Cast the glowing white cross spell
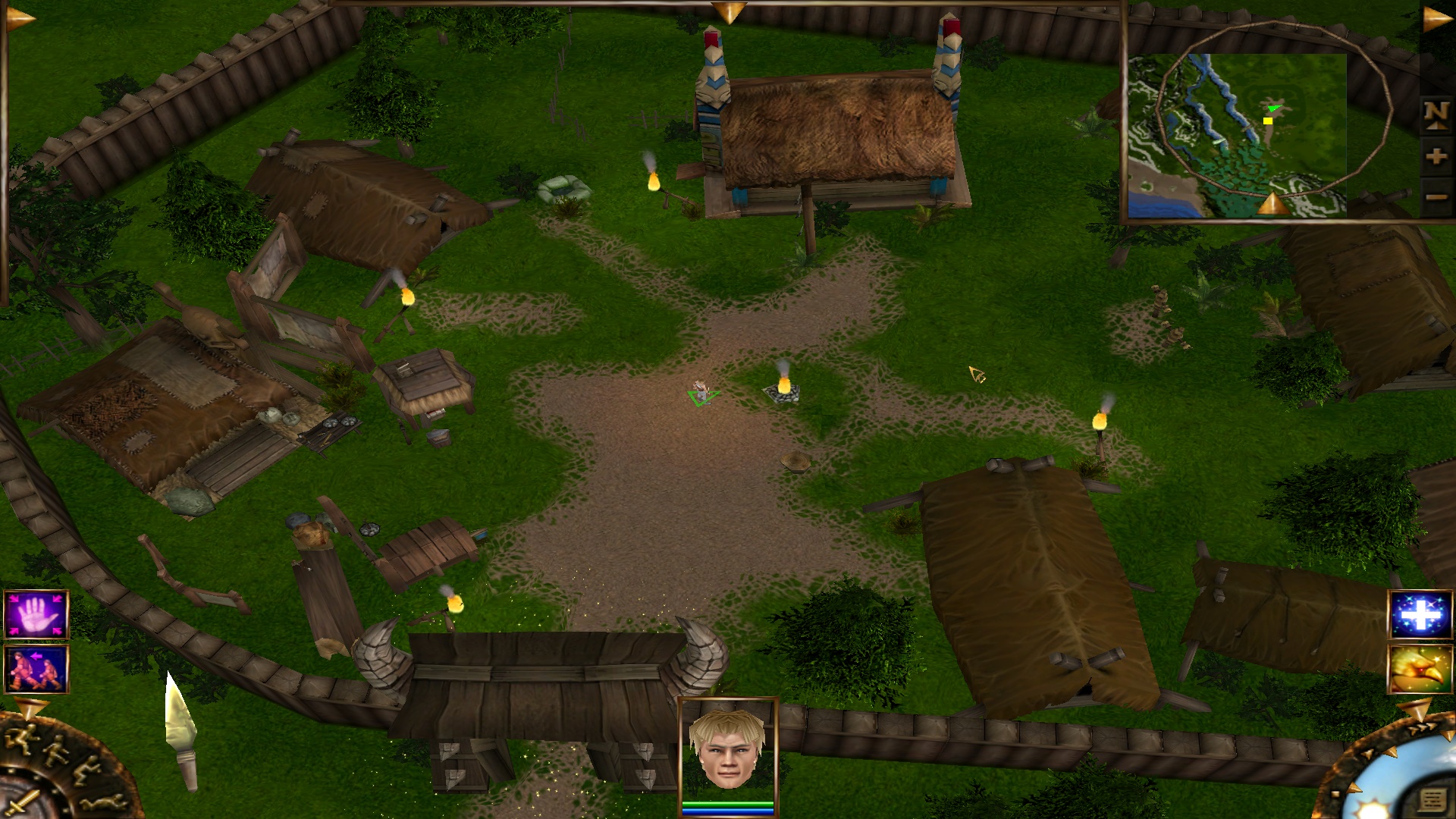Viewport: 1456px width, 819px height. pos(1420,615)
